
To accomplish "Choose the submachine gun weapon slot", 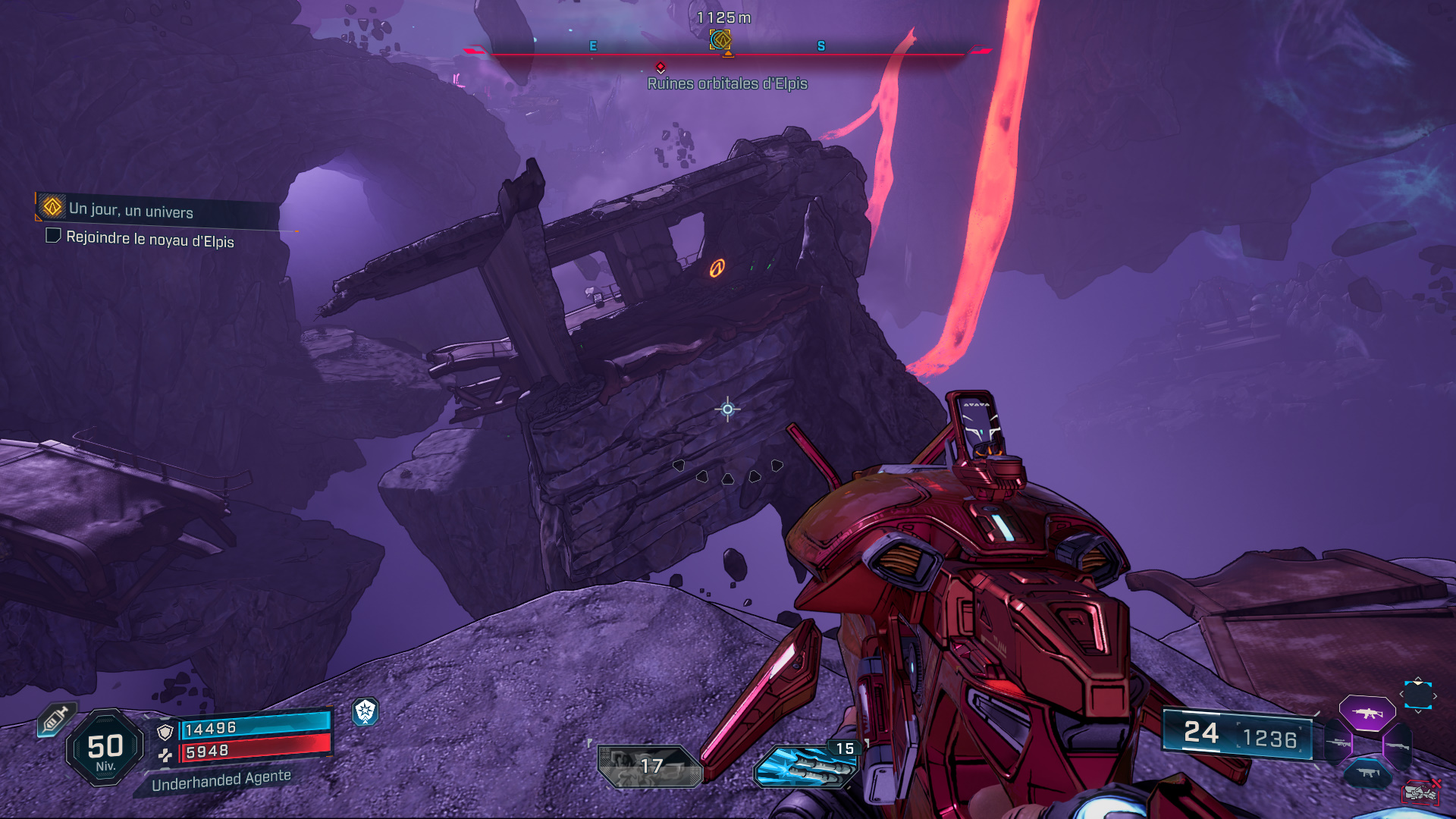I will pyautogui.click(x=1367, y=773).
